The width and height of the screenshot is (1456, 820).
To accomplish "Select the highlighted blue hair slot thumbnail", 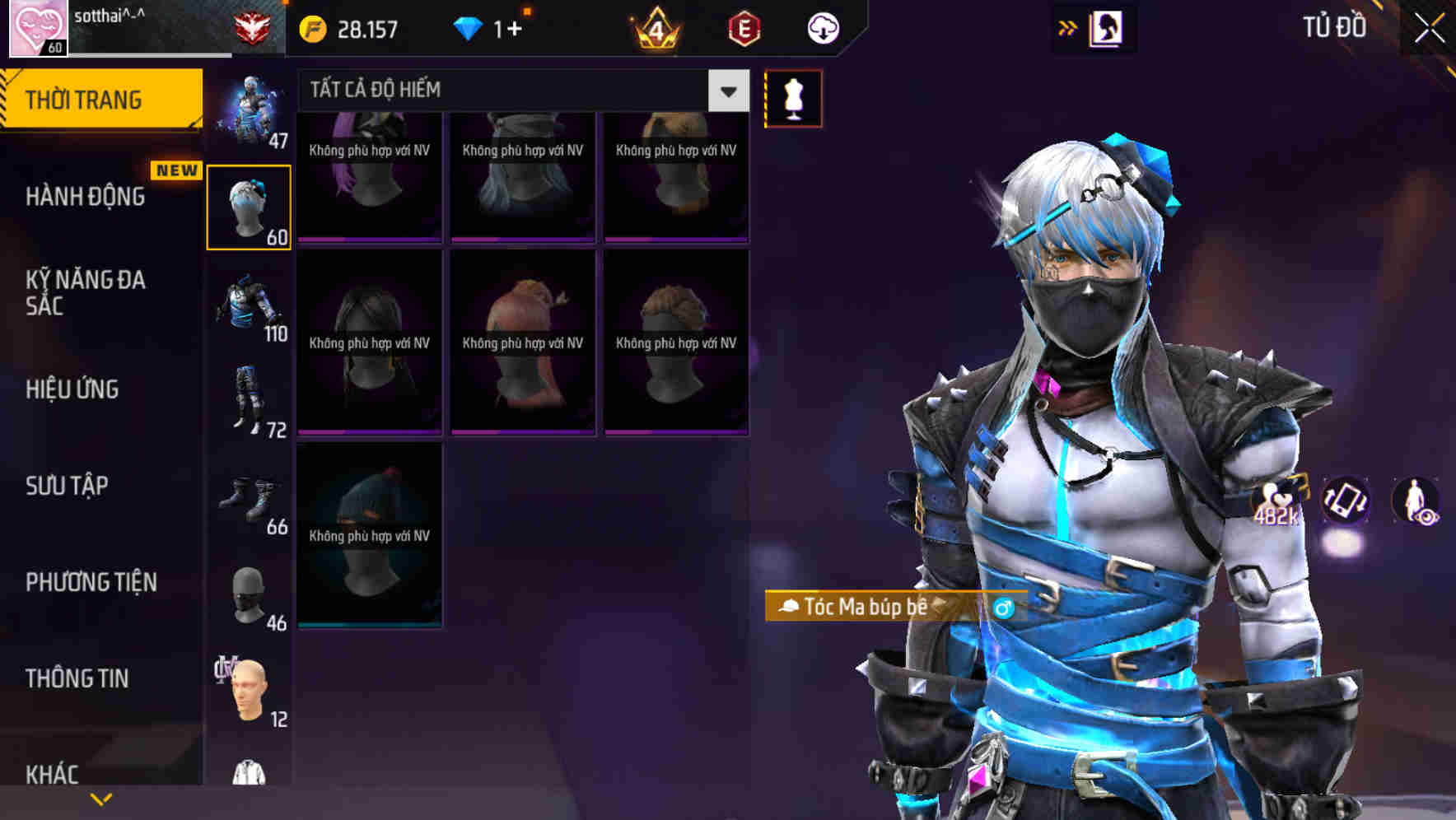I will click(249, 205).
